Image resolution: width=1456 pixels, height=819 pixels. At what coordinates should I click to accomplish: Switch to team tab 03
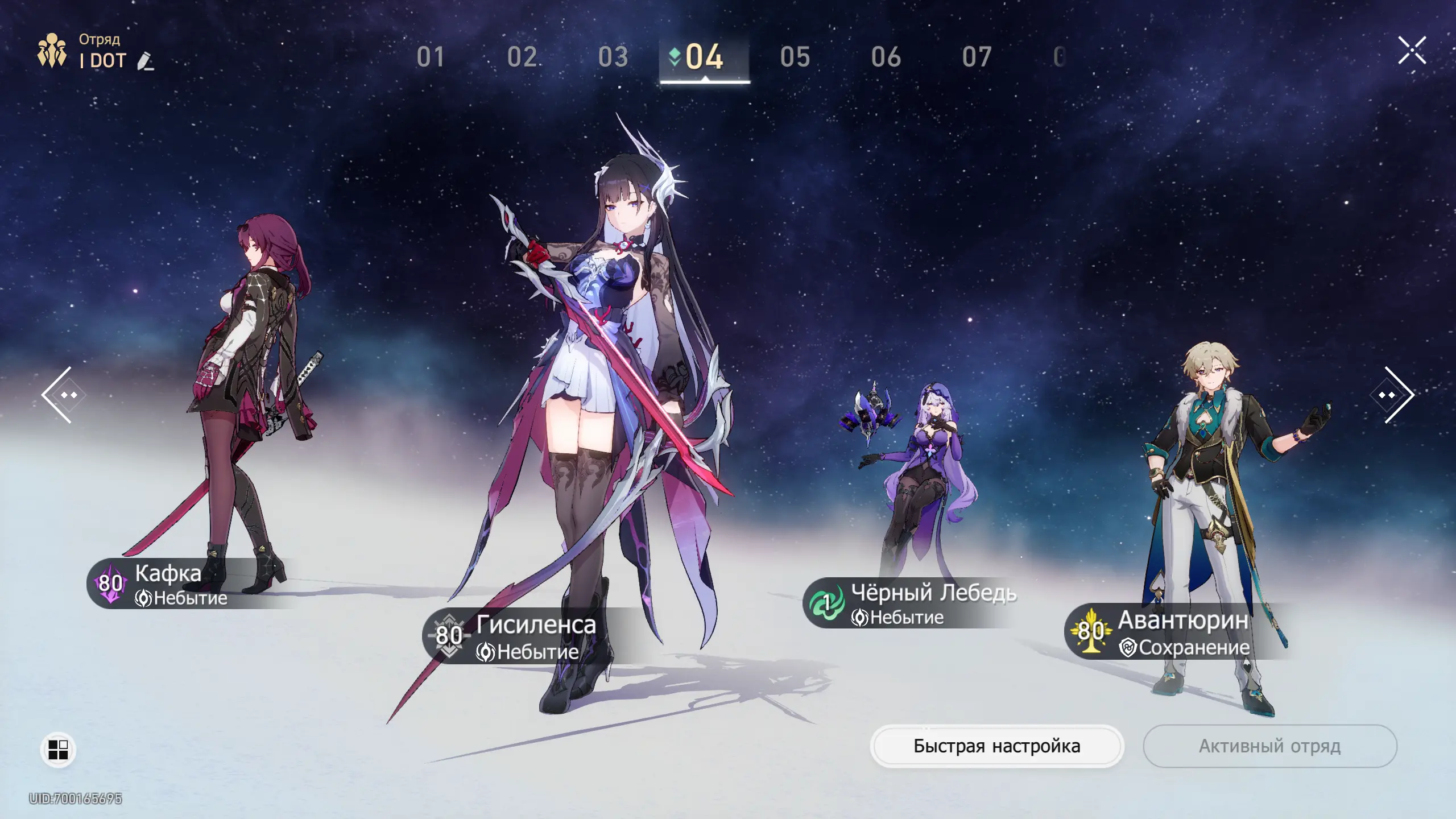point(613,57)
